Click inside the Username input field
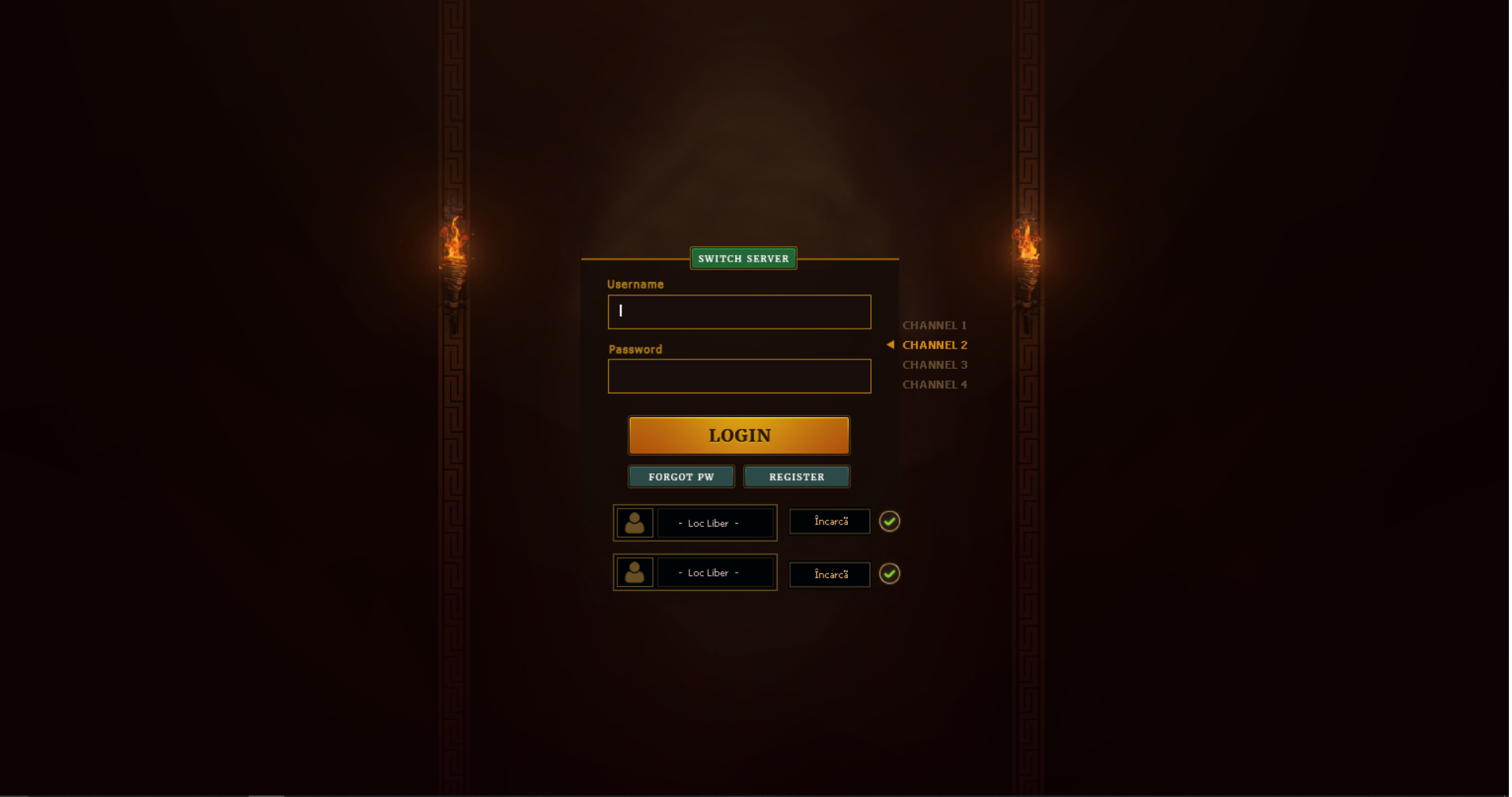The width and height of the screenshot is (1512, 797). coord(738,311)
